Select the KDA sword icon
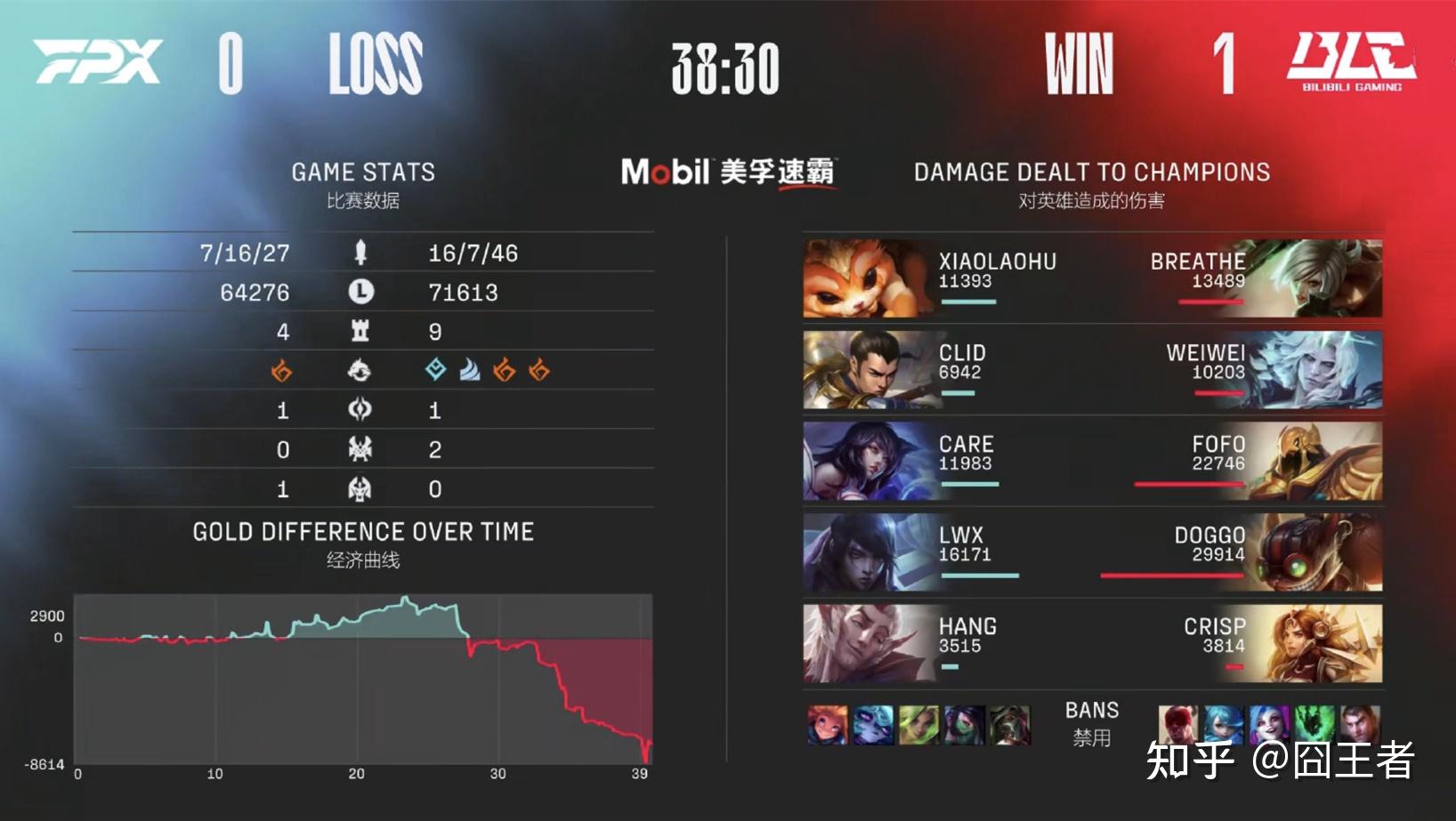The height and width of the screenshot is (821, 1456). 360,253
